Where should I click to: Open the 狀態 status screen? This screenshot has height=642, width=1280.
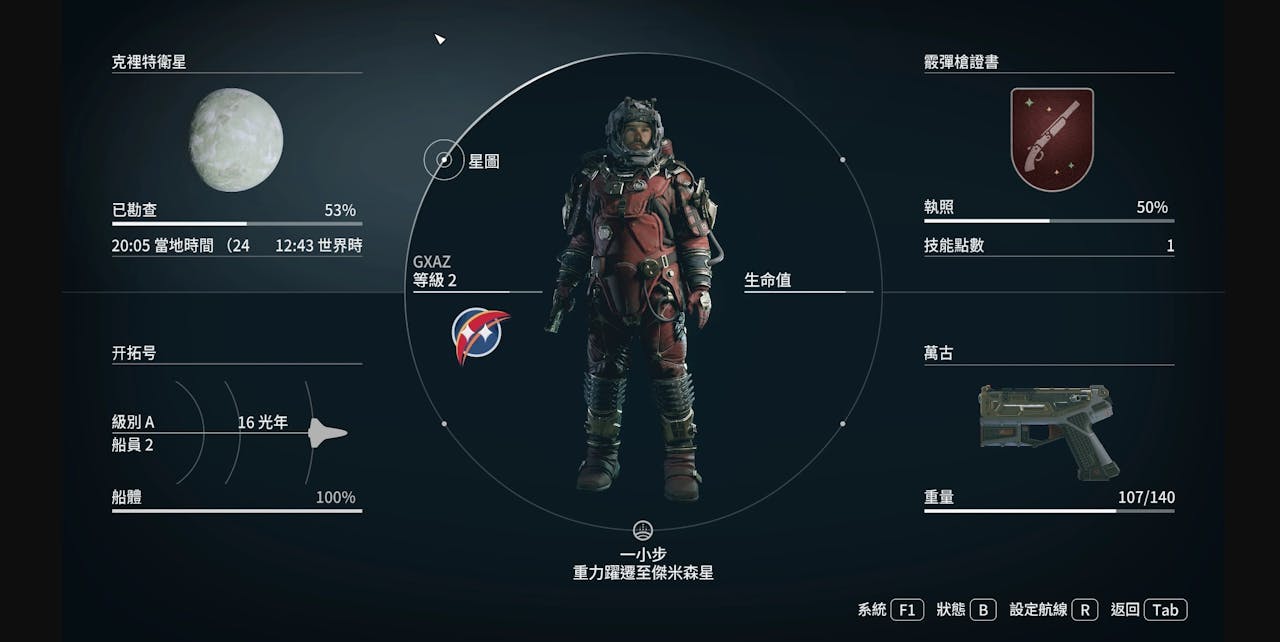click(x=967, y=609)
